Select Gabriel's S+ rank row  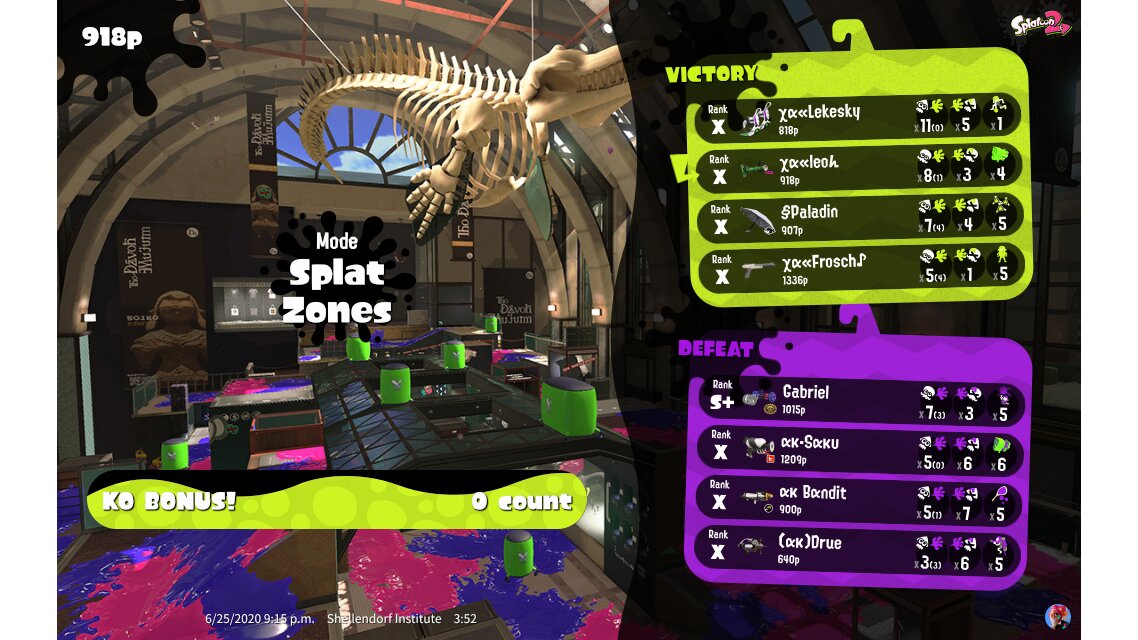click(x=858, y=400)
